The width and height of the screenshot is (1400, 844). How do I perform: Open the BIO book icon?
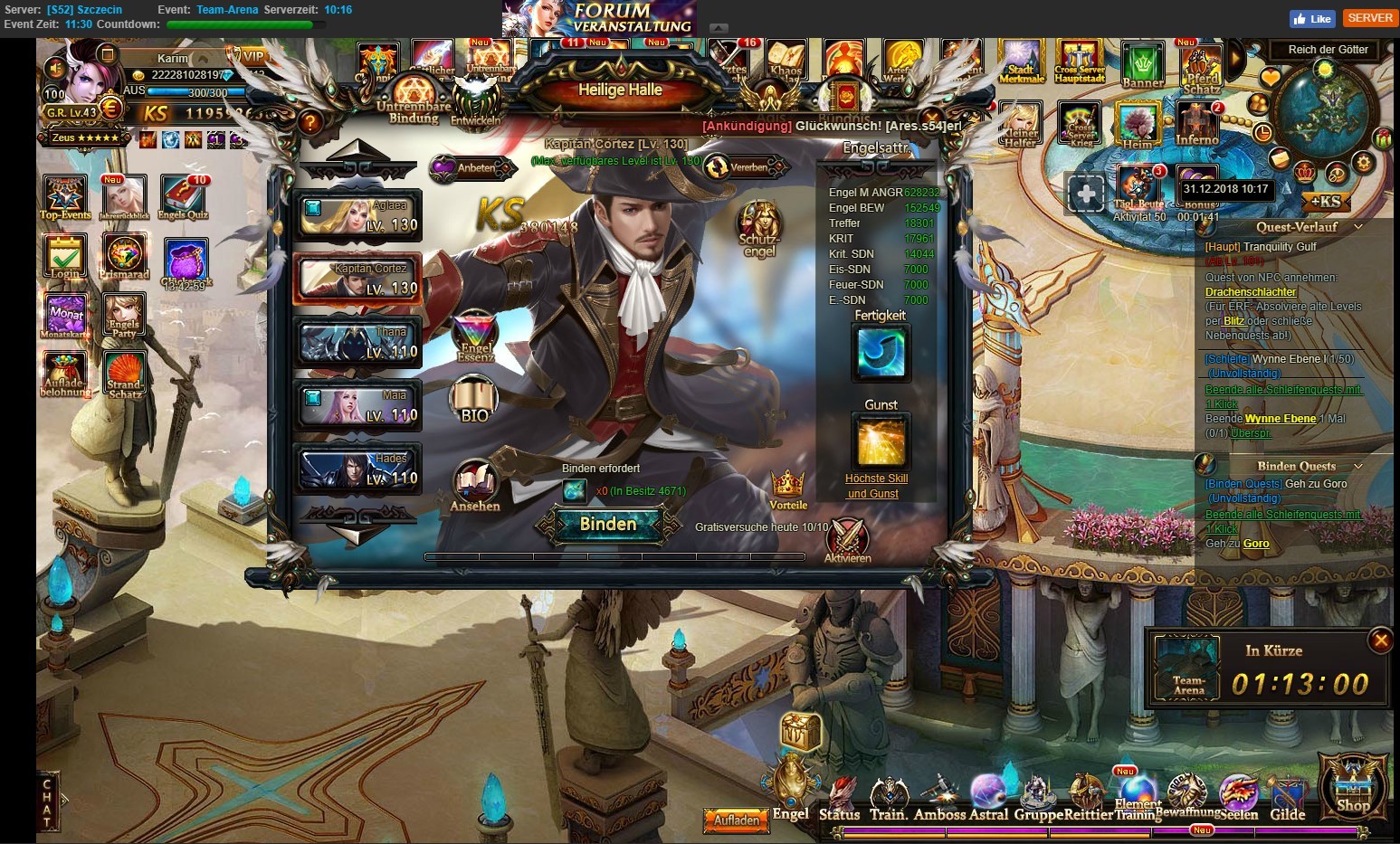tap(474, 401)
